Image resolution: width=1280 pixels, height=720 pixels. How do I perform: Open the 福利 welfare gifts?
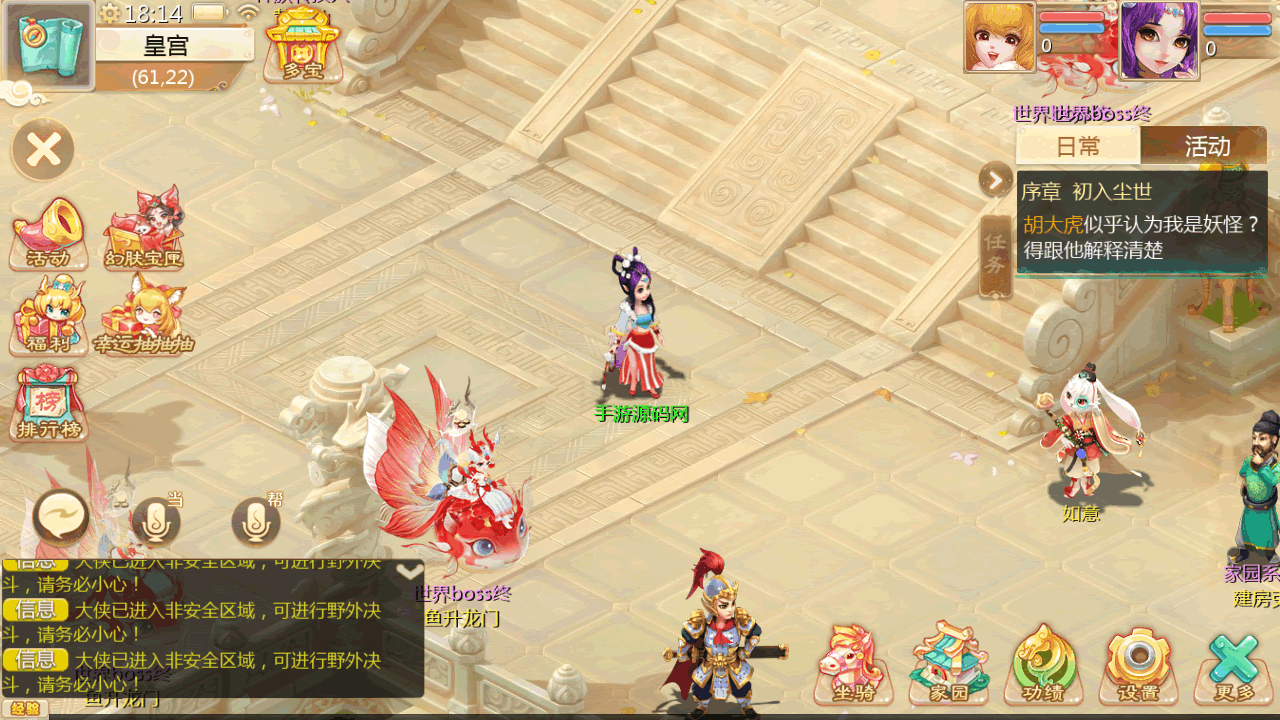pyautogui.click(x=48, y=318)
